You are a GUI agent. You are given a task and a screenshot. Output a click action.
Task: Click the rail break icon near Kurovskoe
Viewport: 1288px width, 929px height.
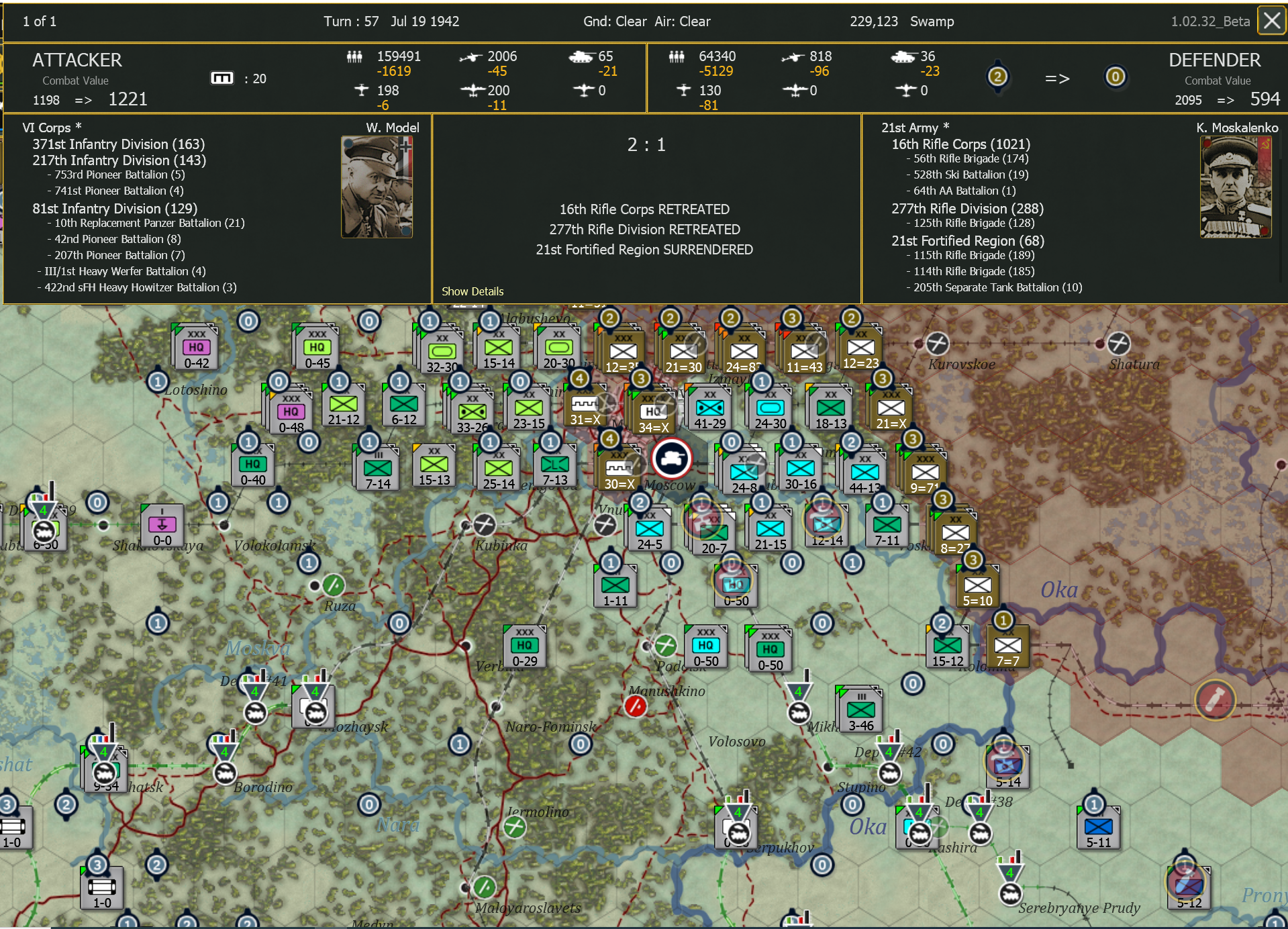tap(937, 343)
